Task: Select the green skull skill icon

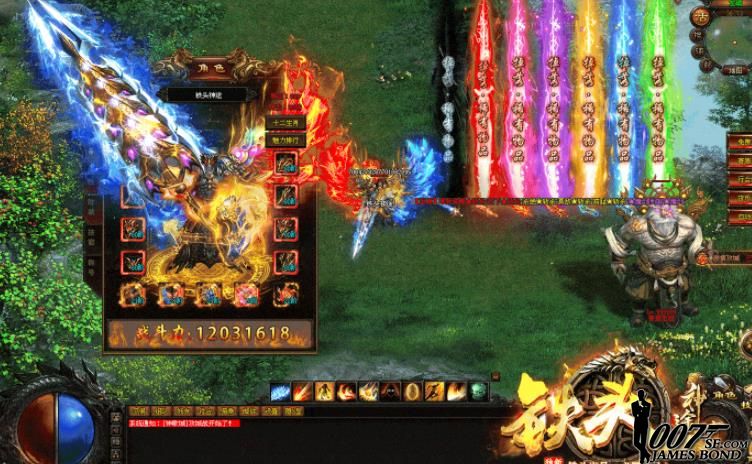Action: (x=477, y=391)
